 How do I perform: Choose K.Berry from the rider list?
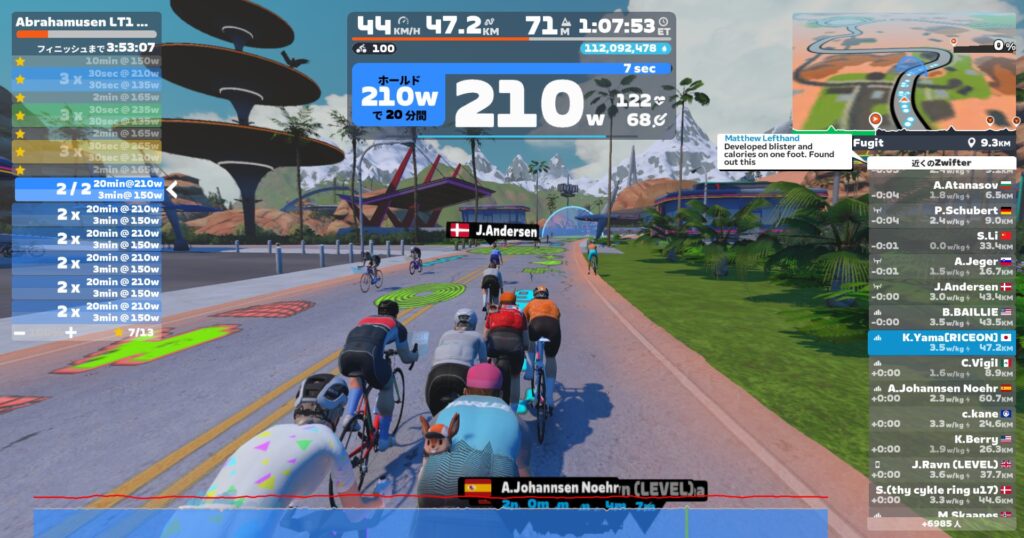pos(941,444)
